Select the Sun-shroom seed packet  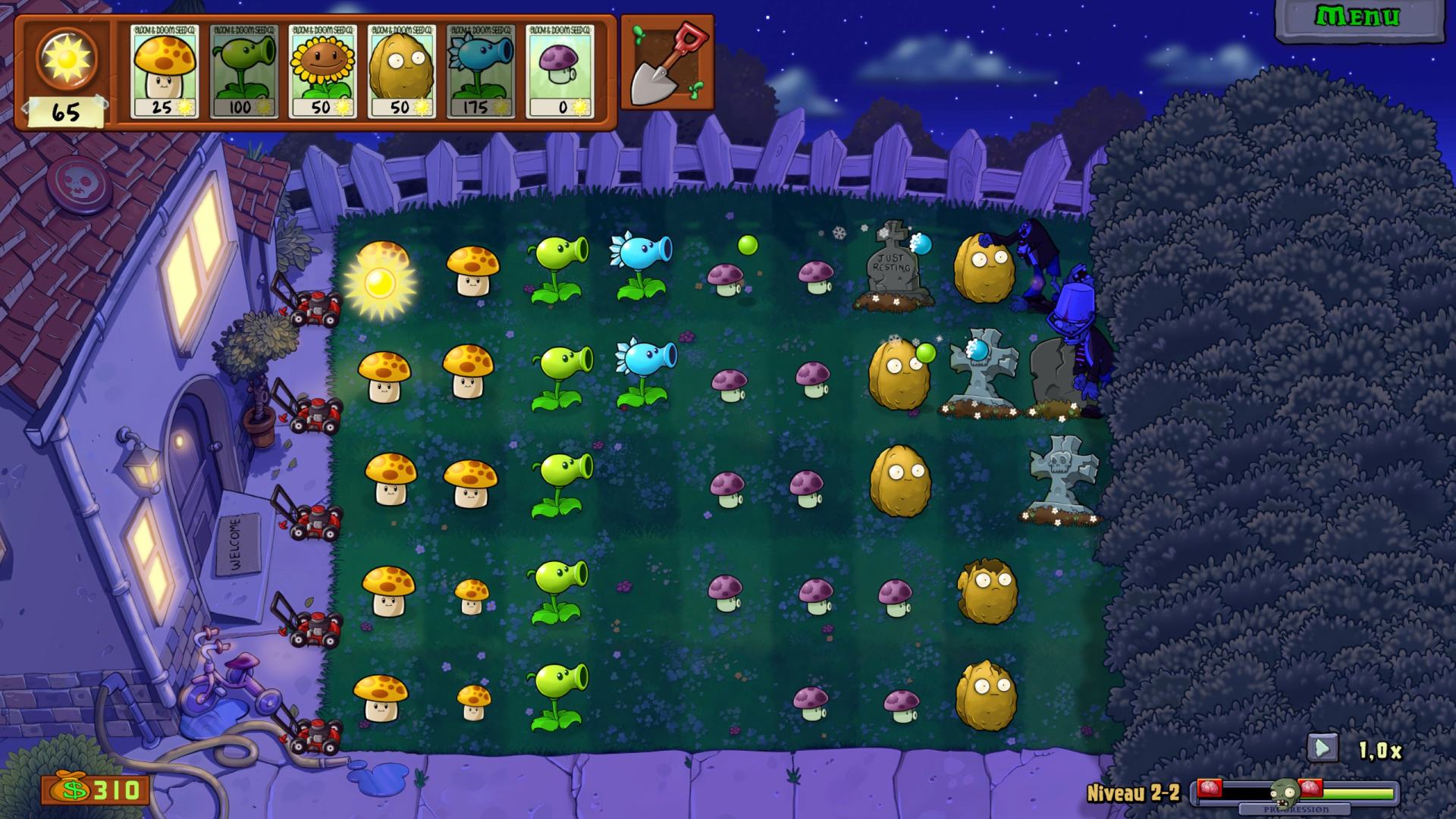[165, 71]
